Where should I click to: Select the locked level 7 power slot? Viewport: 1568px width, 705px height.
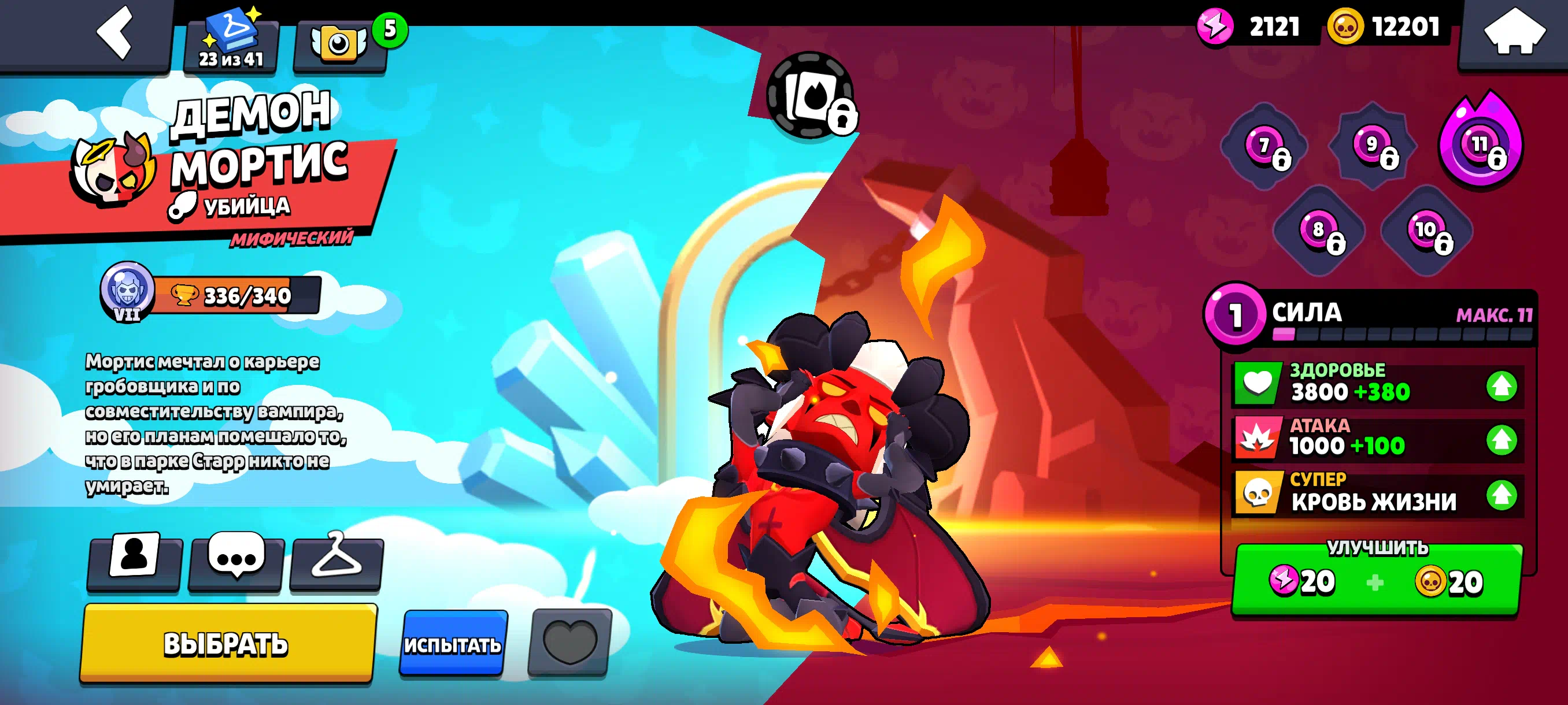coord(1266,147)
